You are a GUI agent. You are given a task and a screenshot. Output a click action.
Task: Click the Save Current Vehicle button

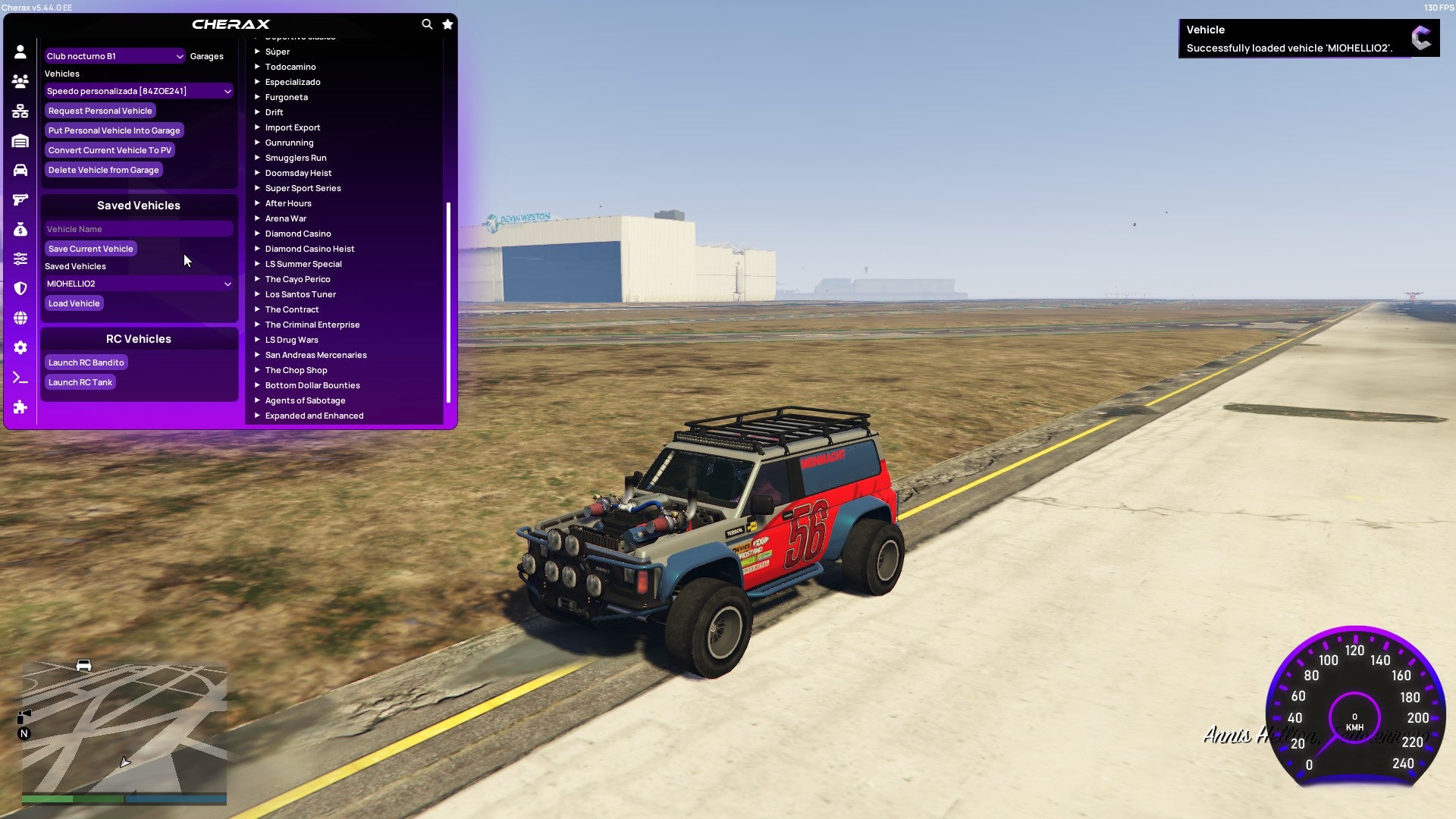tap(90, 248)
